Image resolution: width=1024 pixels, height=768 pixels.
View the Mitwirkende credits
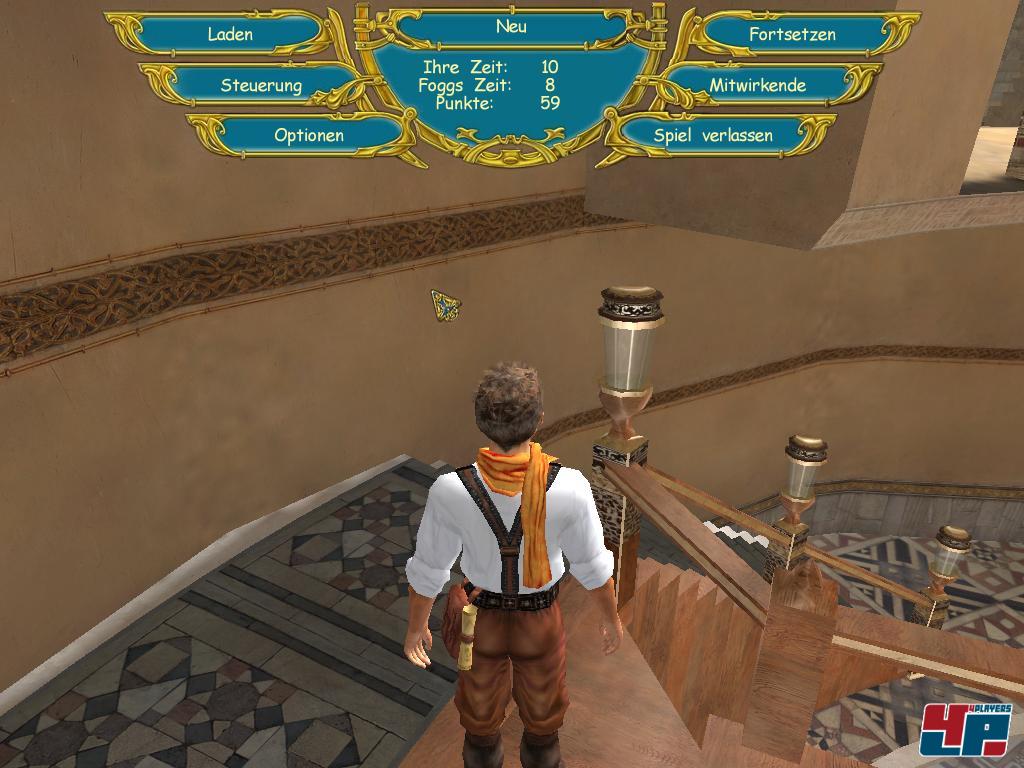(758, 85)
